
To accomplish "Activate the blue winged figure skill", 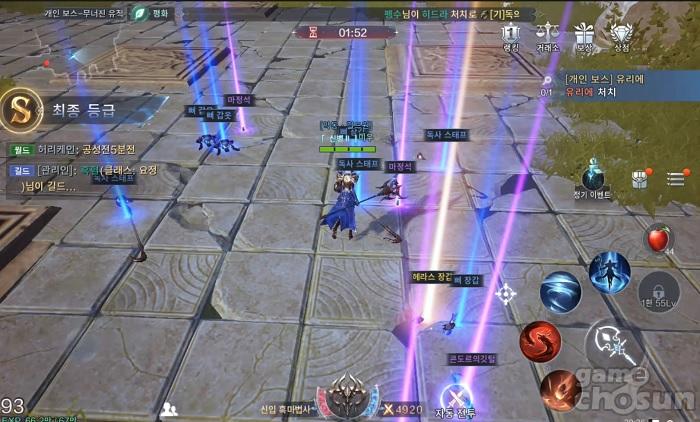I will pyautogui.click(x=609, y=272).
